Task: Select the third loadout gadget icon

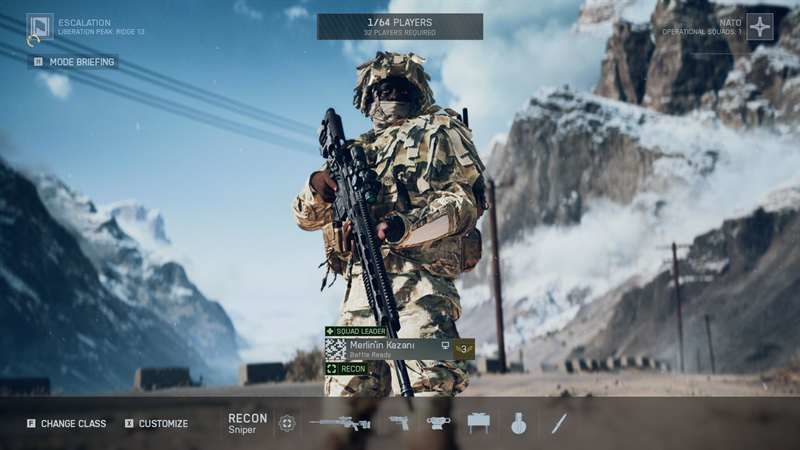Action: click(438, 423)
